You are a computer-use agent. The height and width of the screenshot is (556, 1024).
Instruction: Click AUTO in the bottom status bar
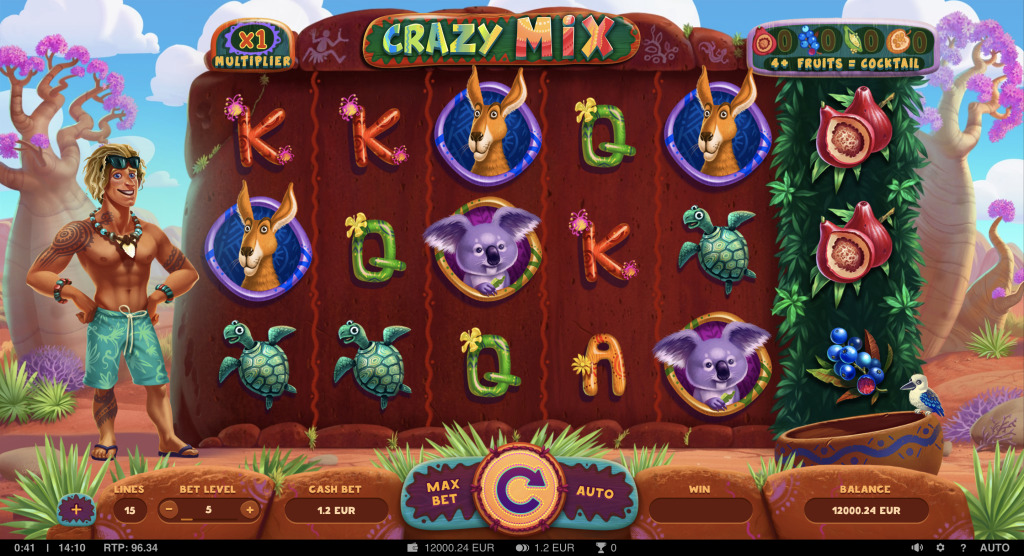pyautogui.click(x=994, y=548)
